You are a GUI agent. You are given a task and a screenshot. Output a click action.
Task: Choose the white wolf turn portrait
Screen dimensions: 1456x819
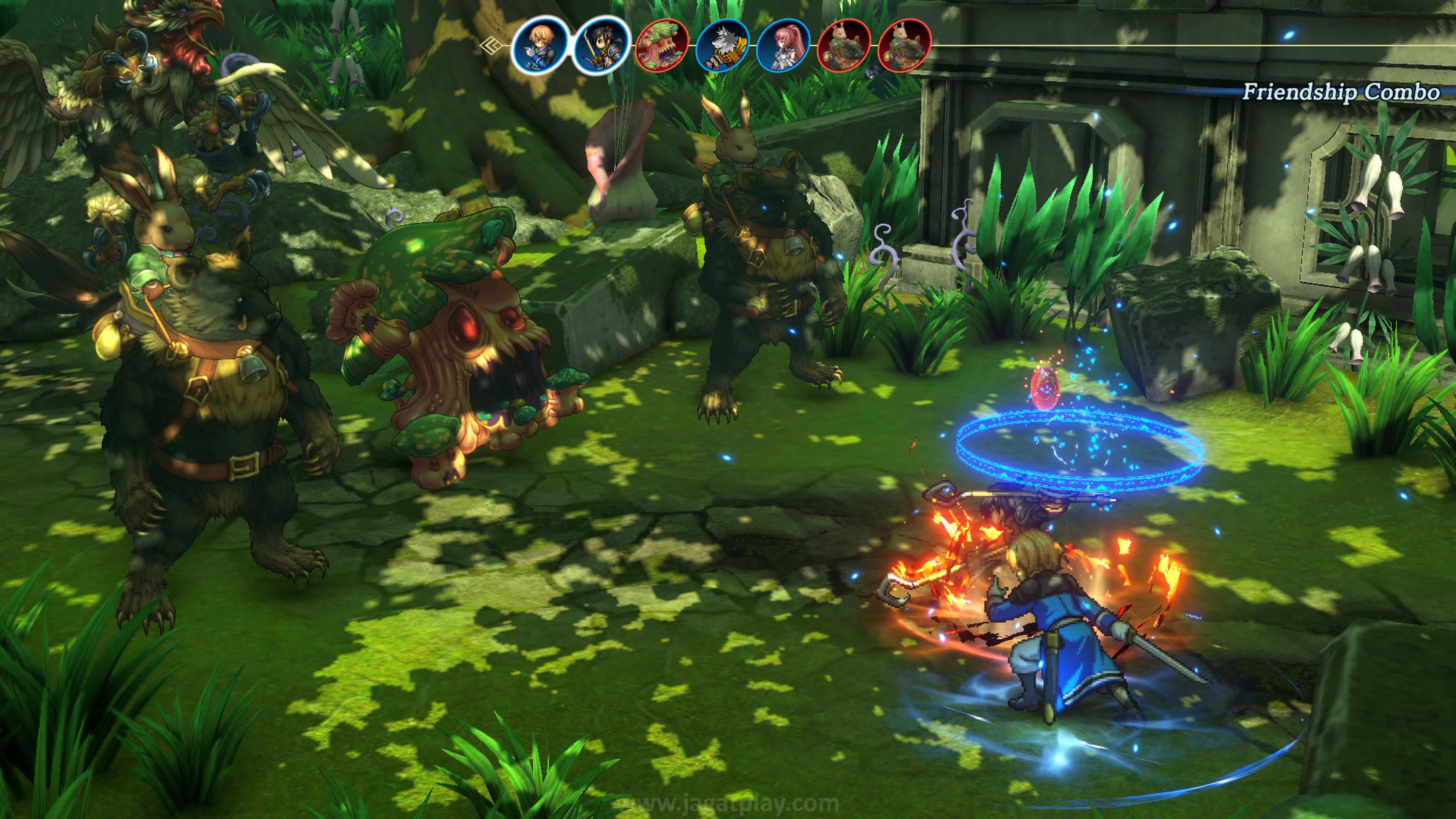(722, 45)
